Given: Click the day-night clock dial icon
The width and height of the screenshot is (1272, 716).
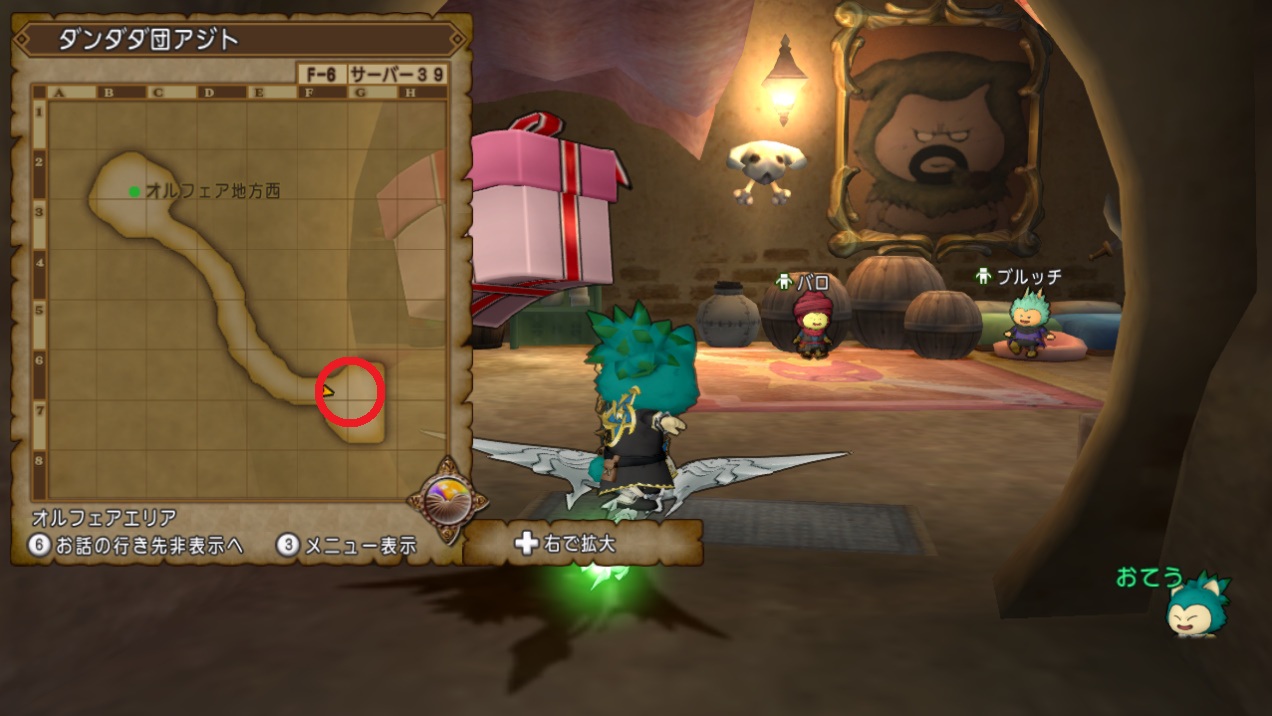Looking at the screenshot, I should click(447, 496).
